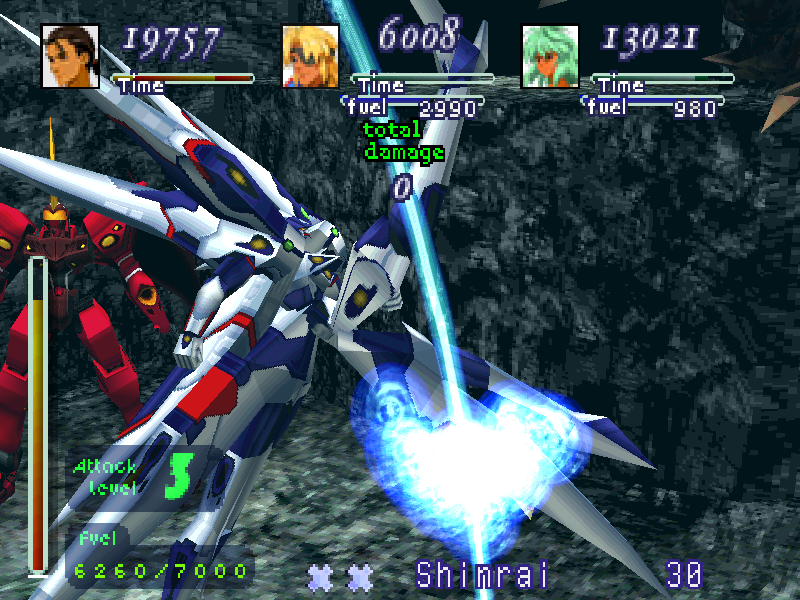The width and height of the screenshot is (800, 600).
Task: Select the blond pilot portrait
Action: pyautogui.click(x=310, y=56)
